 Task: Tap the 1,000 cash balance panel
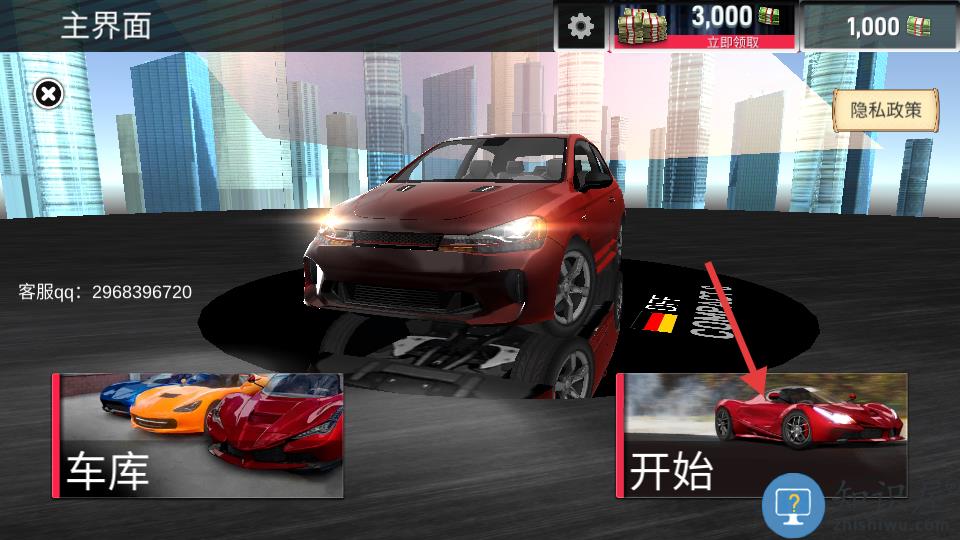(880, 27)
